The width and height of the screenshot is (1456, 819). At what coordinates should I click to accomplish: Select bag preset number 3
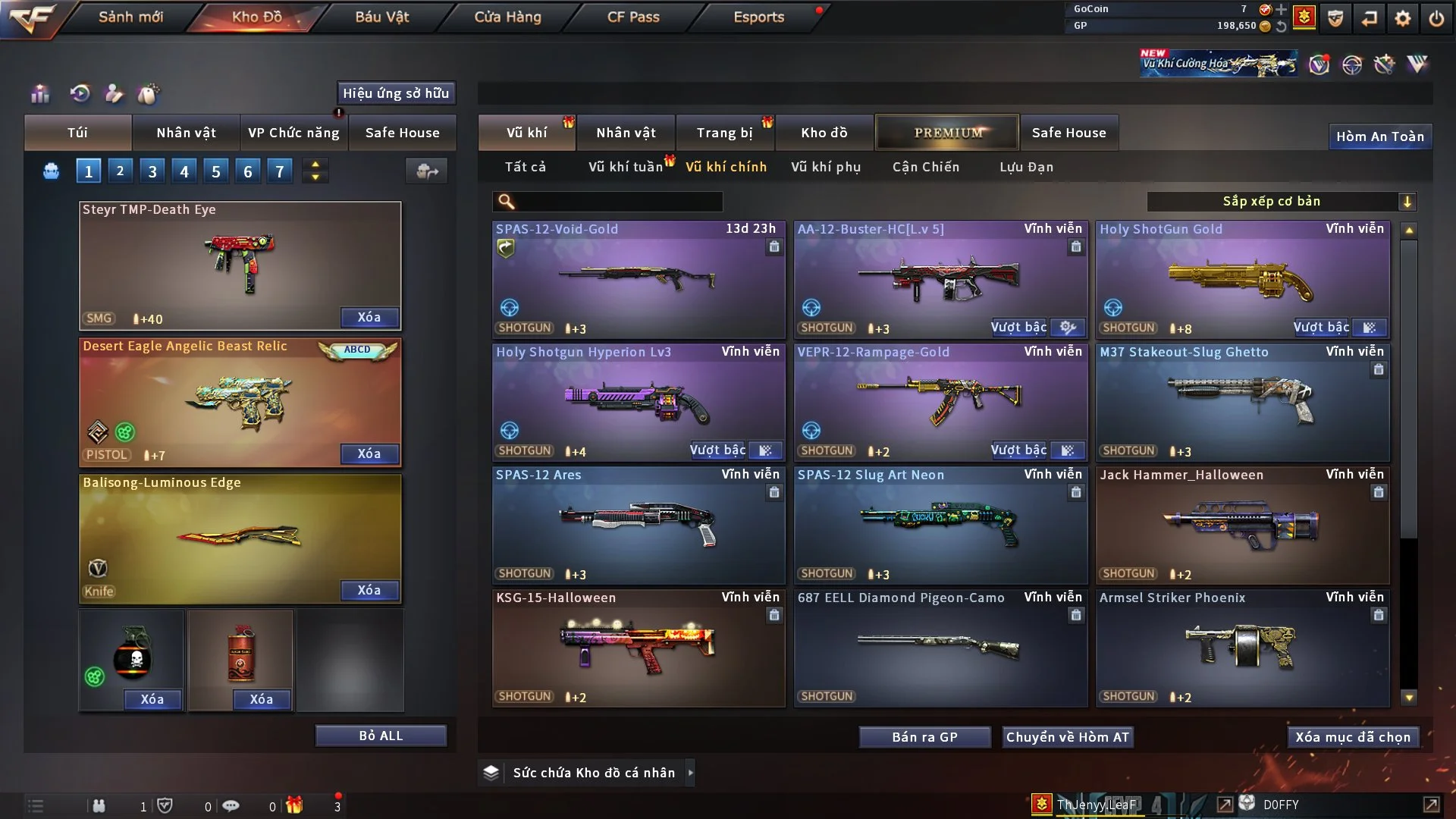[152, 171]
